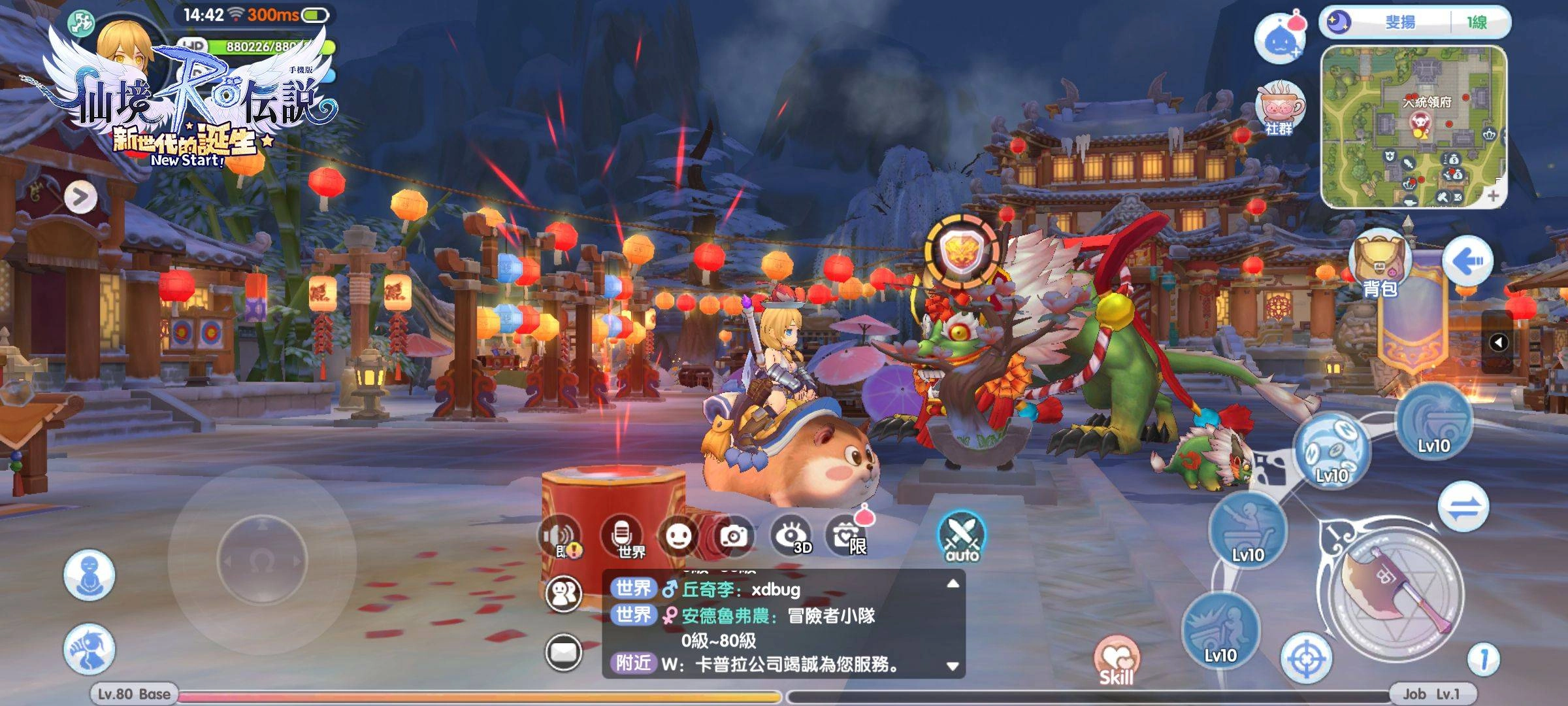
Task: Tap the meditating sit-down figure button
Action: point(90,575)
